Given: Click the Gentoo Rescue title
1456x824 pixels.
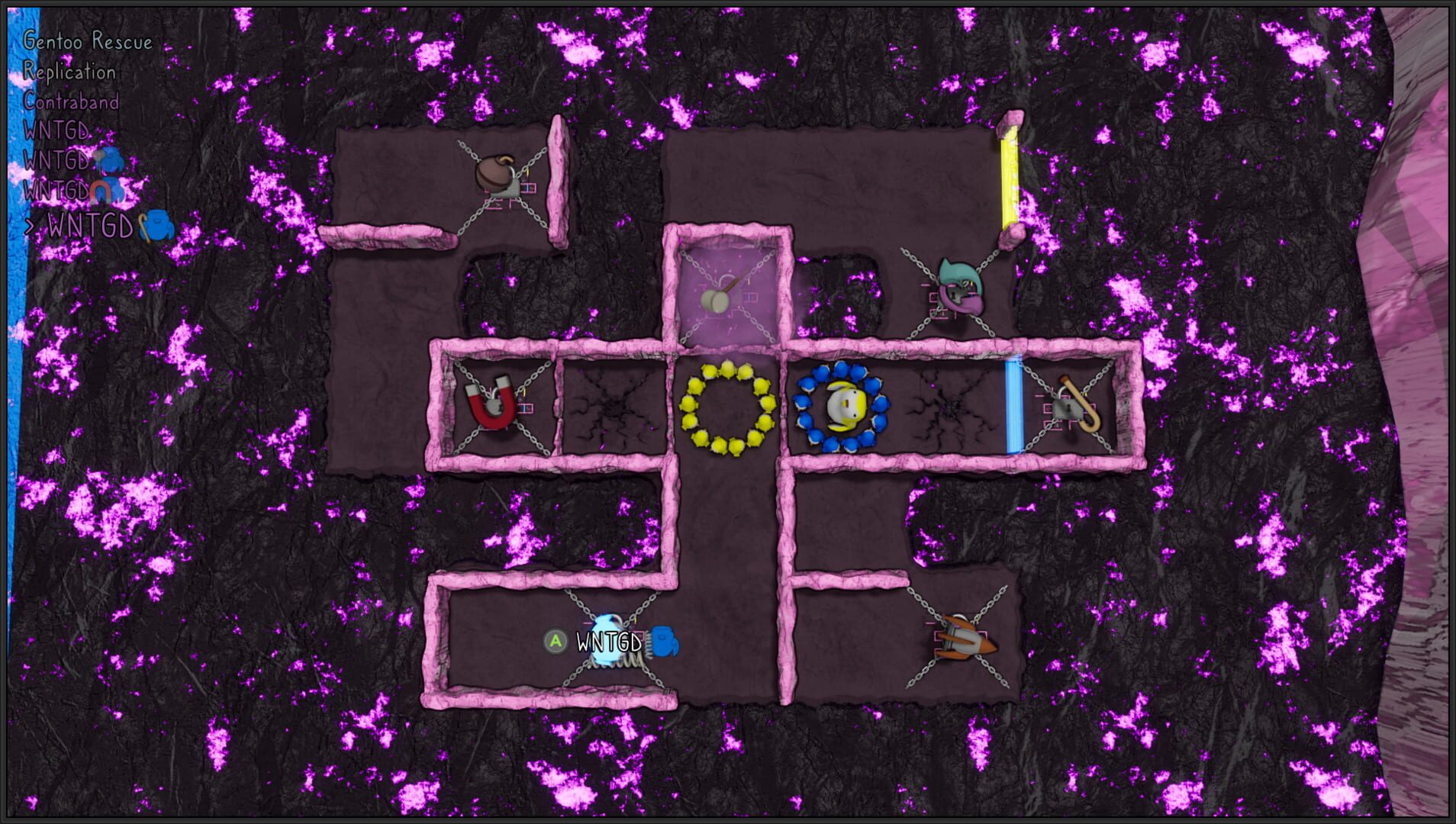Looking at the screenshot, I should [x=86, y=43].
